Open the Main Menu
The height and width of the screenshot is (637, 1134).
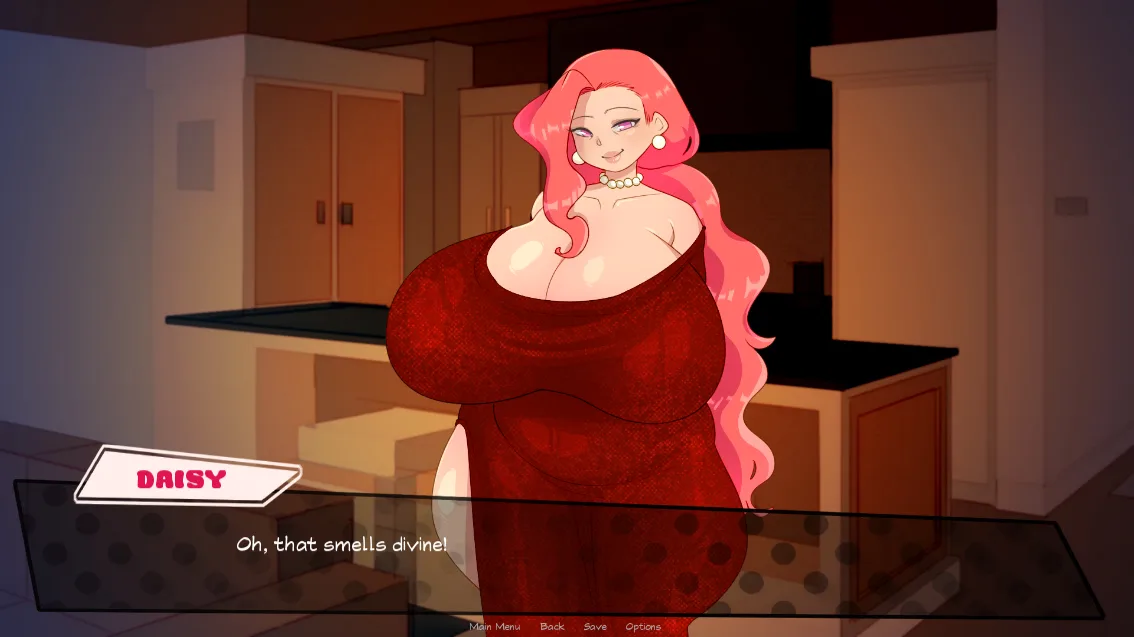[x=494, y=627]
